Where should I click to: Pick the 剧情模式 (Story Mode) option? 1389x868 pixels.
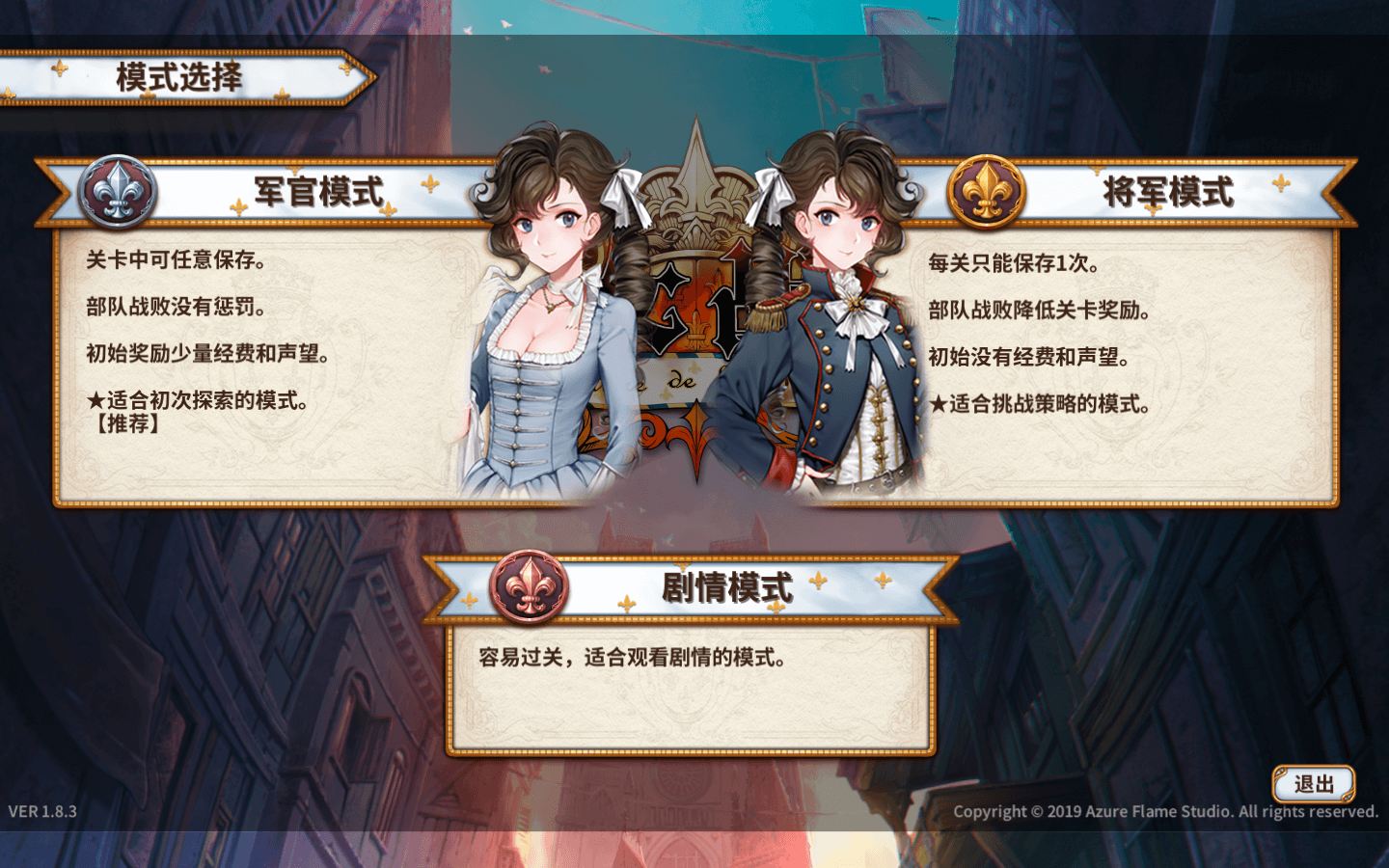[x=726, y=587]
